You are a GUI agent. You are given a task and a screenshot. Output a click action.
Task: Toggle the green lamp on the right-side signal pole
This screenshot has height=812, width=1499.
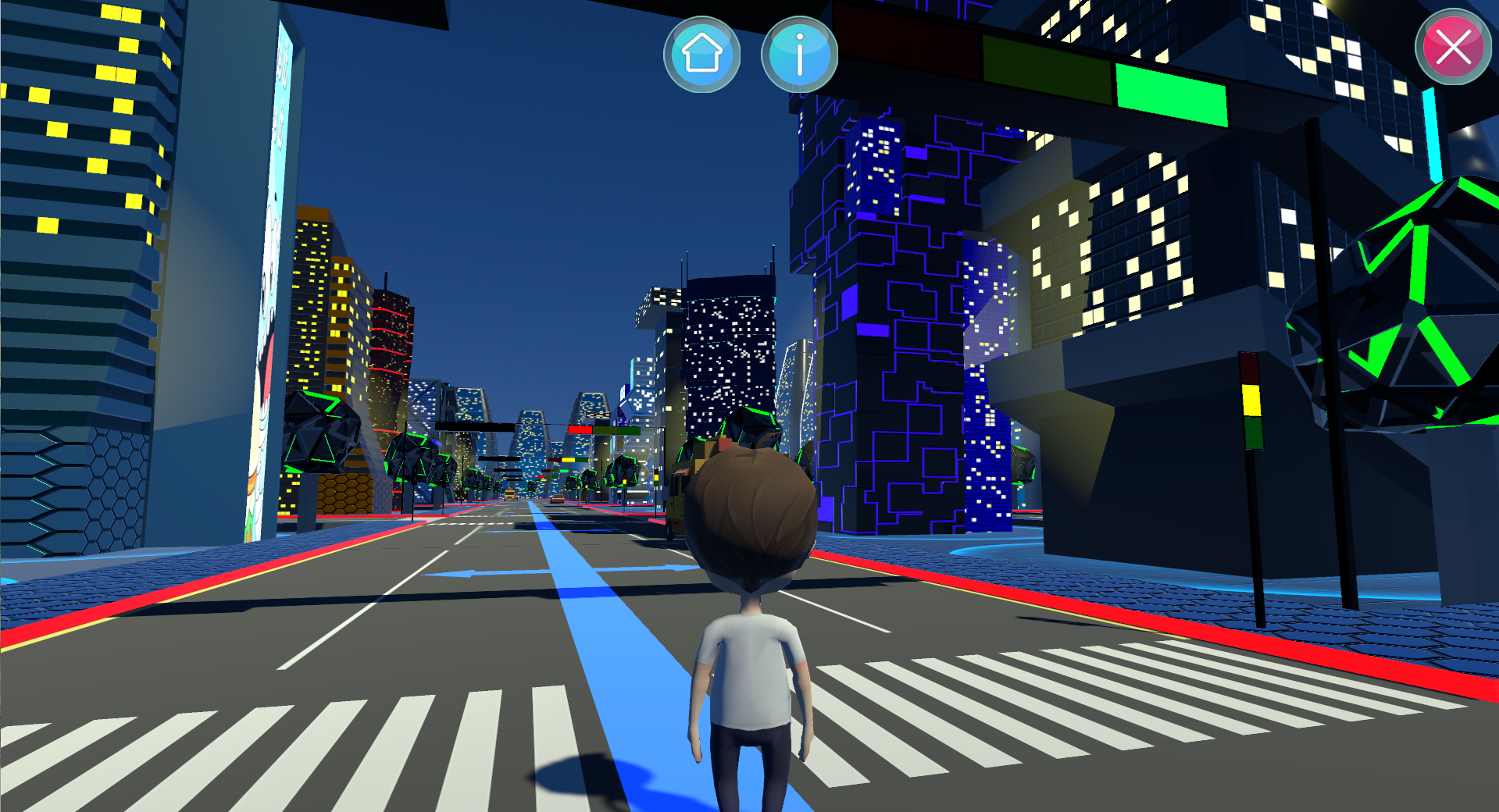[1254, 435]
